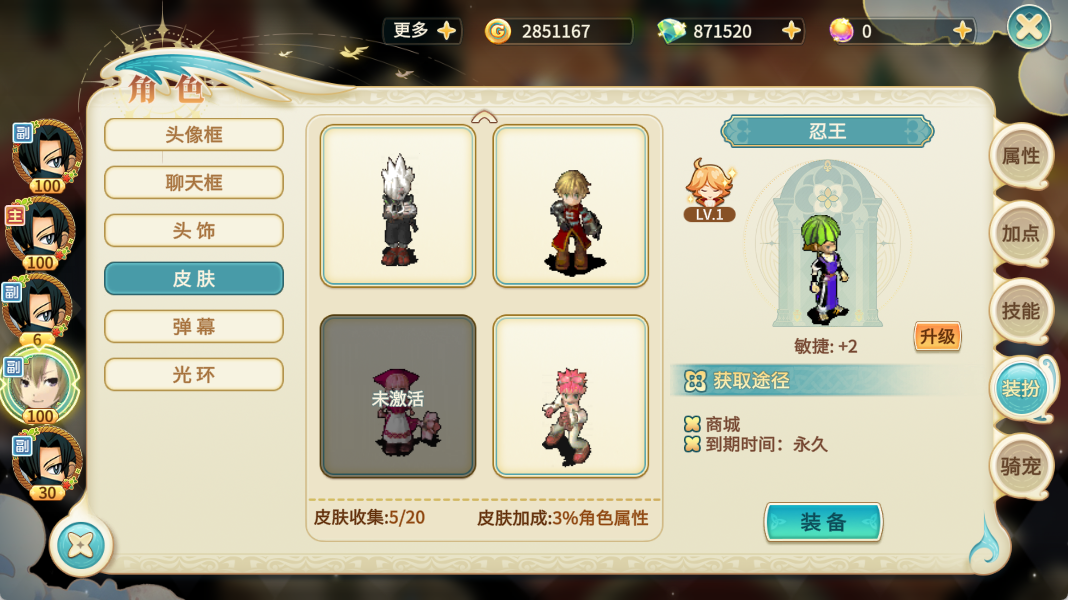Open the 骑宠 mount tab
Image resolution: width=1068 pixels, height=600 pixels.
[1021, 466]
